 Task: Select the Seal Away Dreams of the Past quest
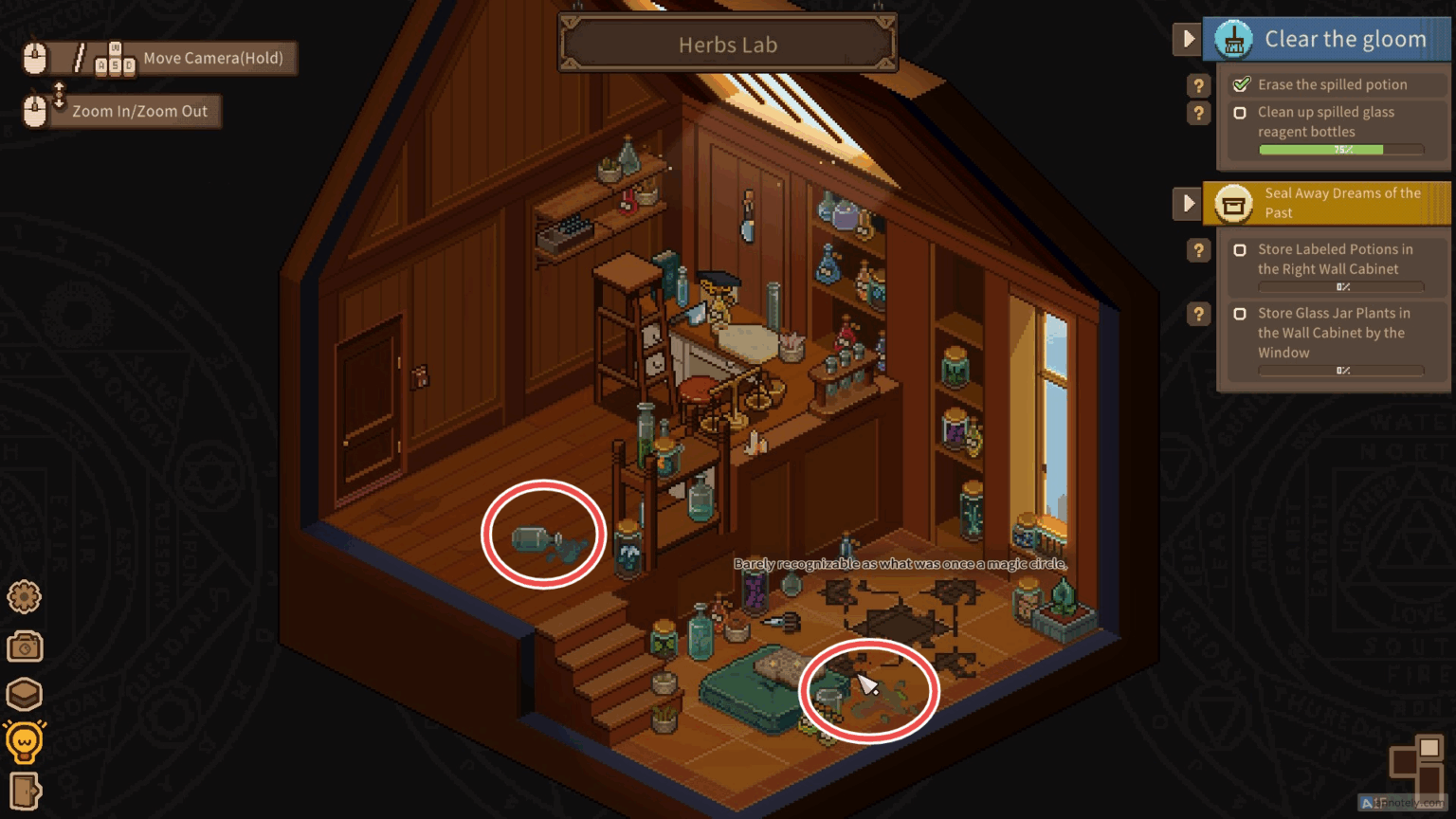(1342, 202)
